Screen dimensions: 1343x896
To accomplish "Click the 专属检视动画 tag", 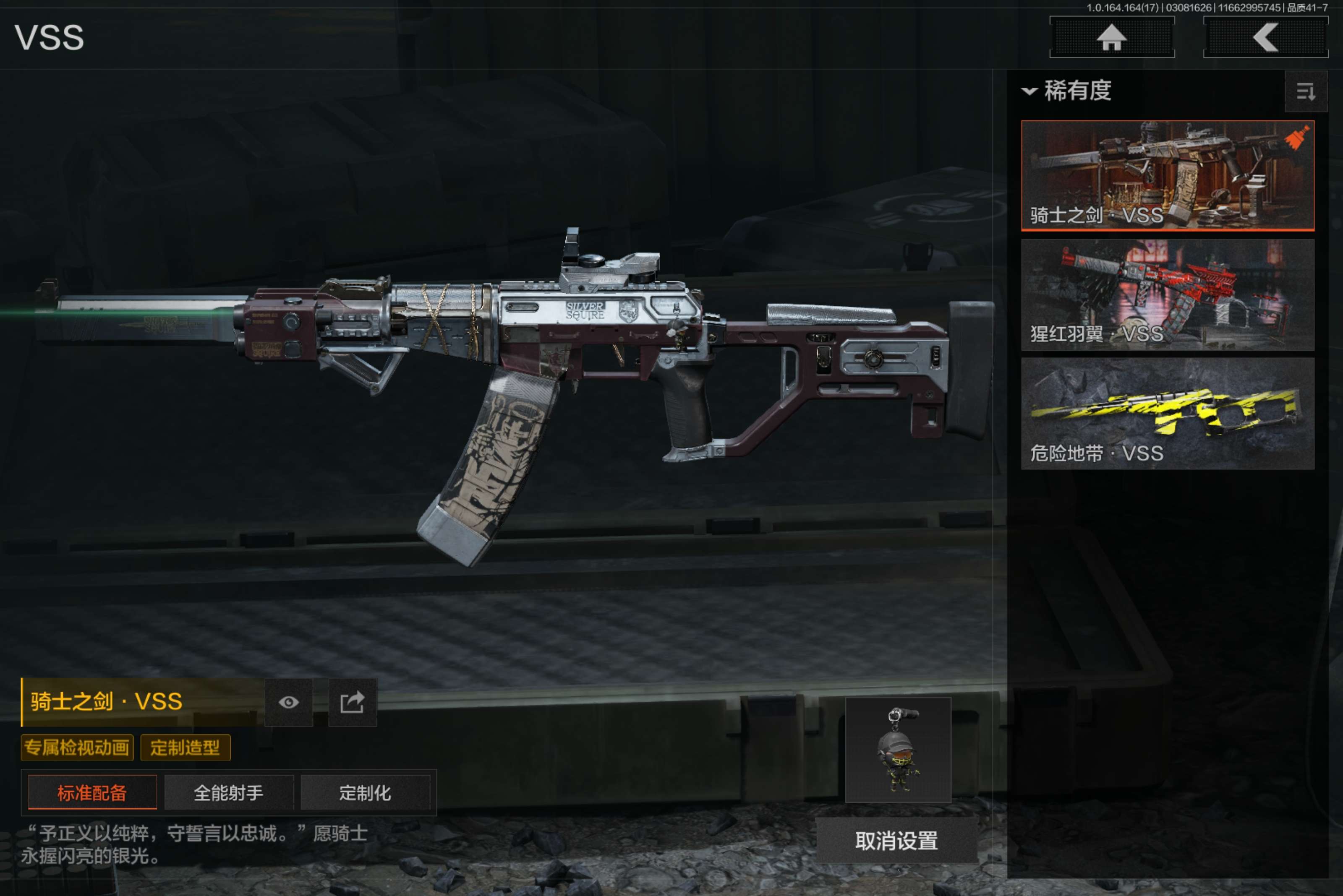I will [x=77, y=748].
